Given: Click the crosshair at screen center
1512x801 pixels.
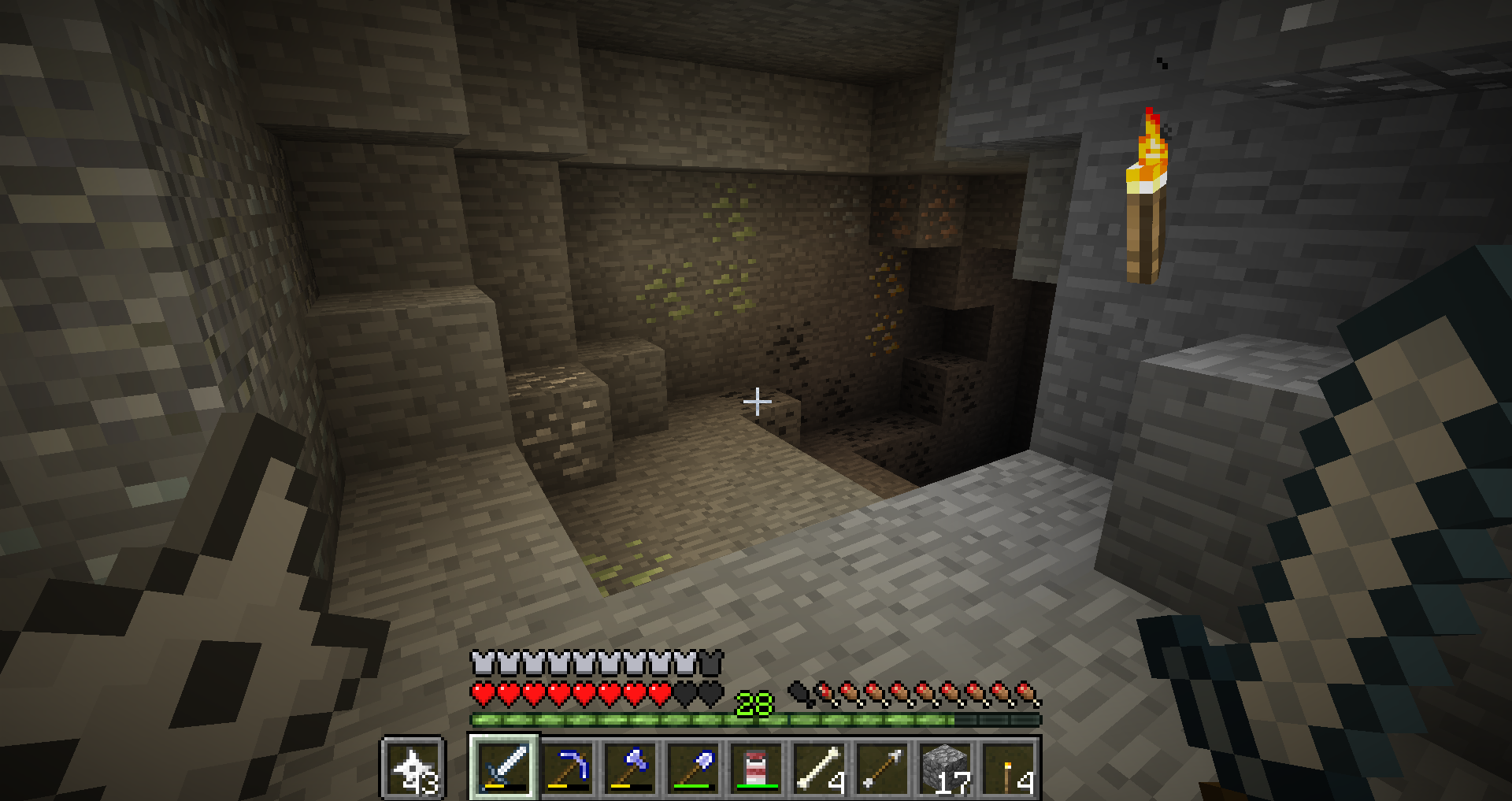Looking at the screenshot, I should (x=758, y=402).
